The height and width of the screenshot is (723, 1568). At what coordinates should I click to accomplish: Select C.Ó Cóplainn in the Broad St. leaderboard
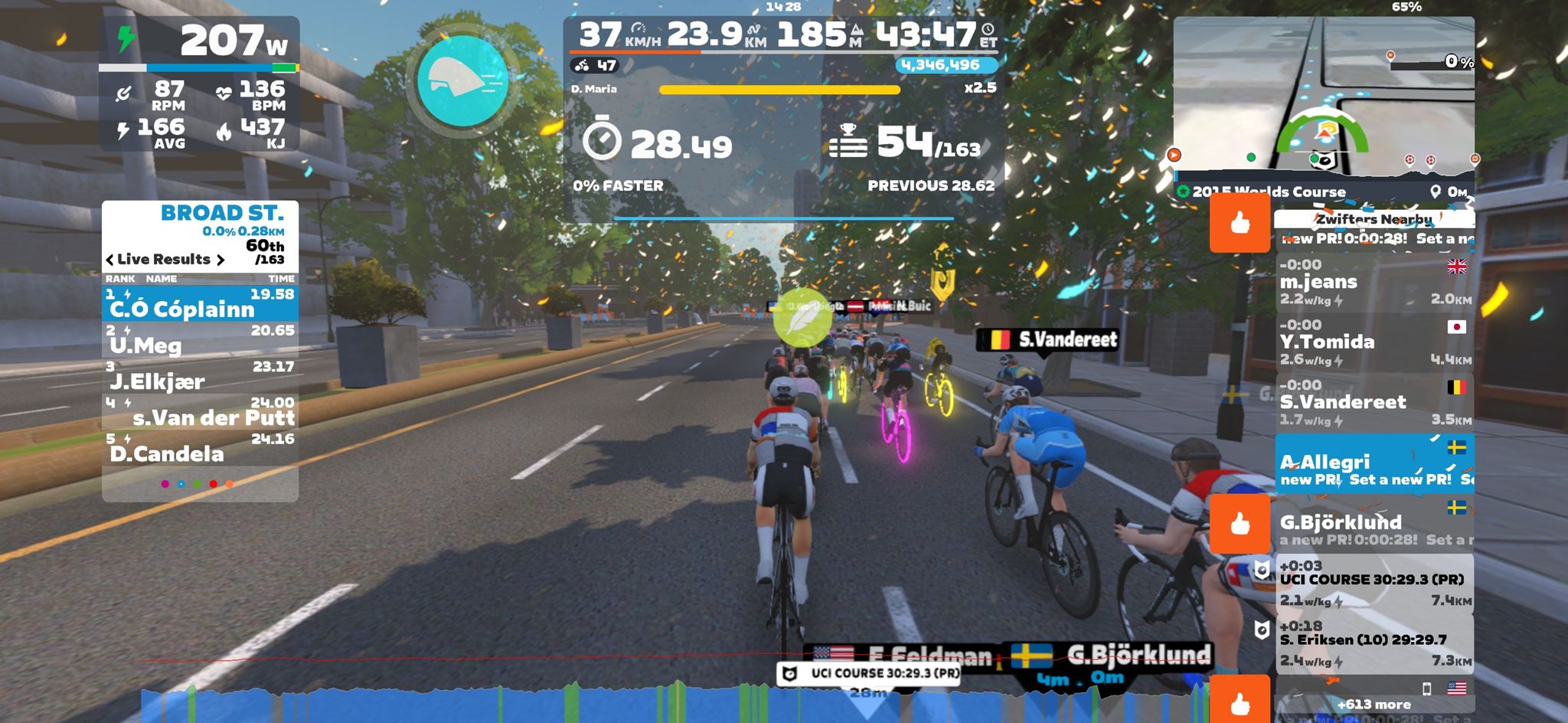200,304
